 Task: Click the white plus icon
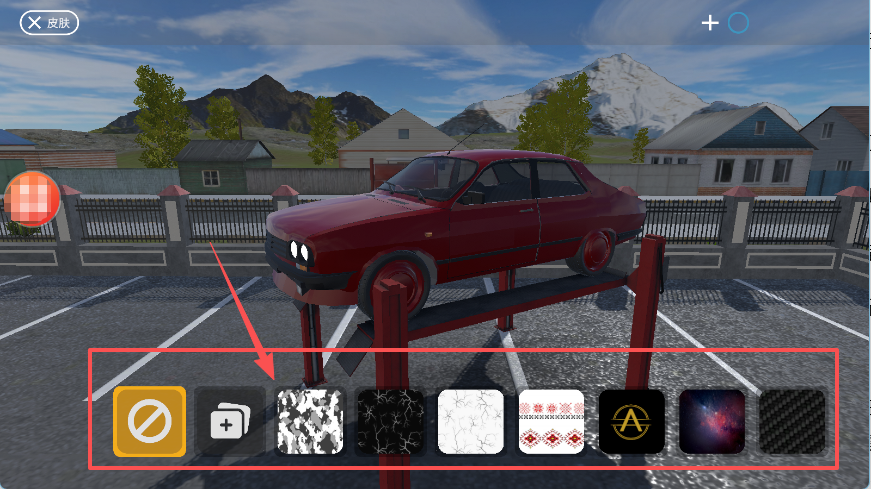(710, 23)
